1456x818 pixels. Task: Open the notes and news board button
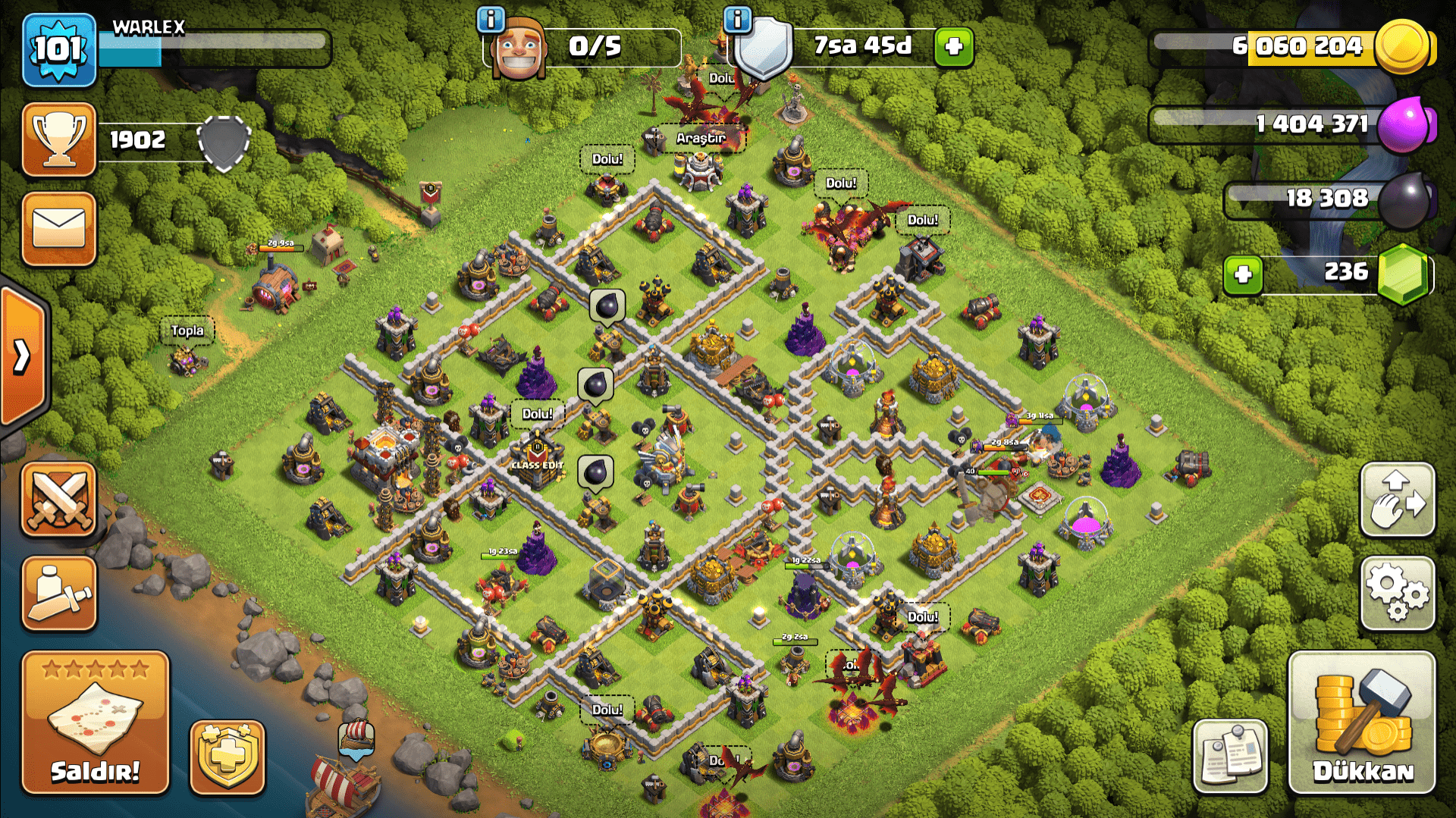(x=1230, y=756)
